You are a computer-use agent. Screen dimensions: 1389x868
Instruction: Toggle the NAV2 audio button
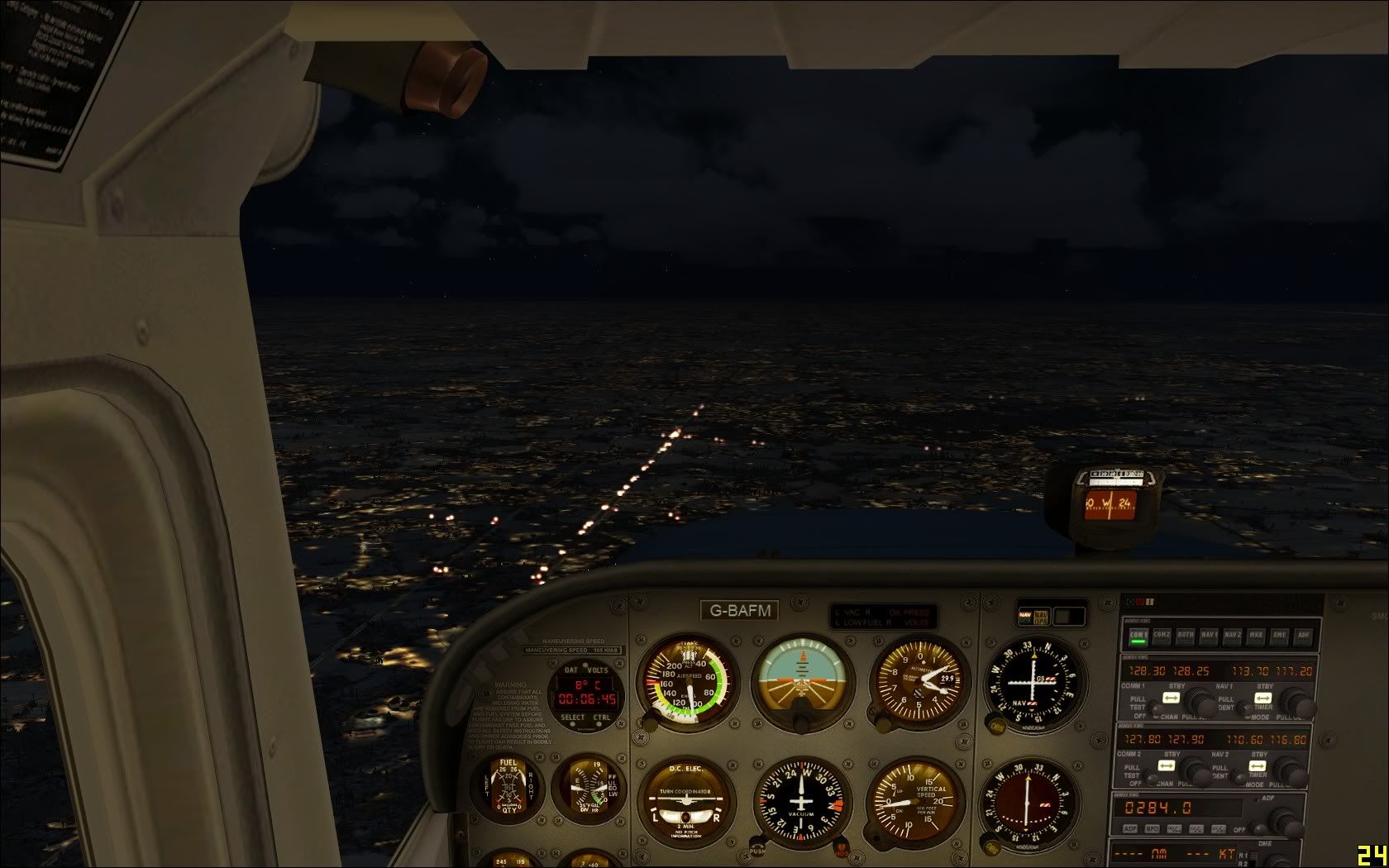click(1233, 636)
